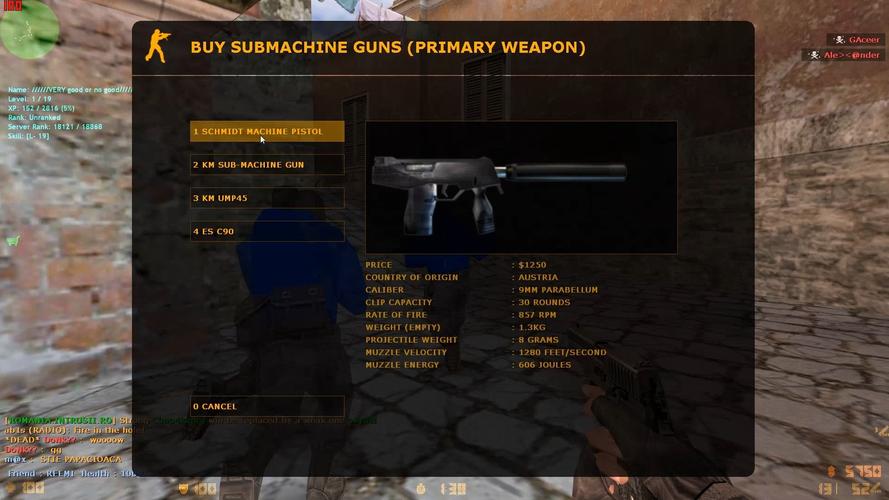
Task: Pick the ES C90 submachine gun
Action: (x=267, y=231)
